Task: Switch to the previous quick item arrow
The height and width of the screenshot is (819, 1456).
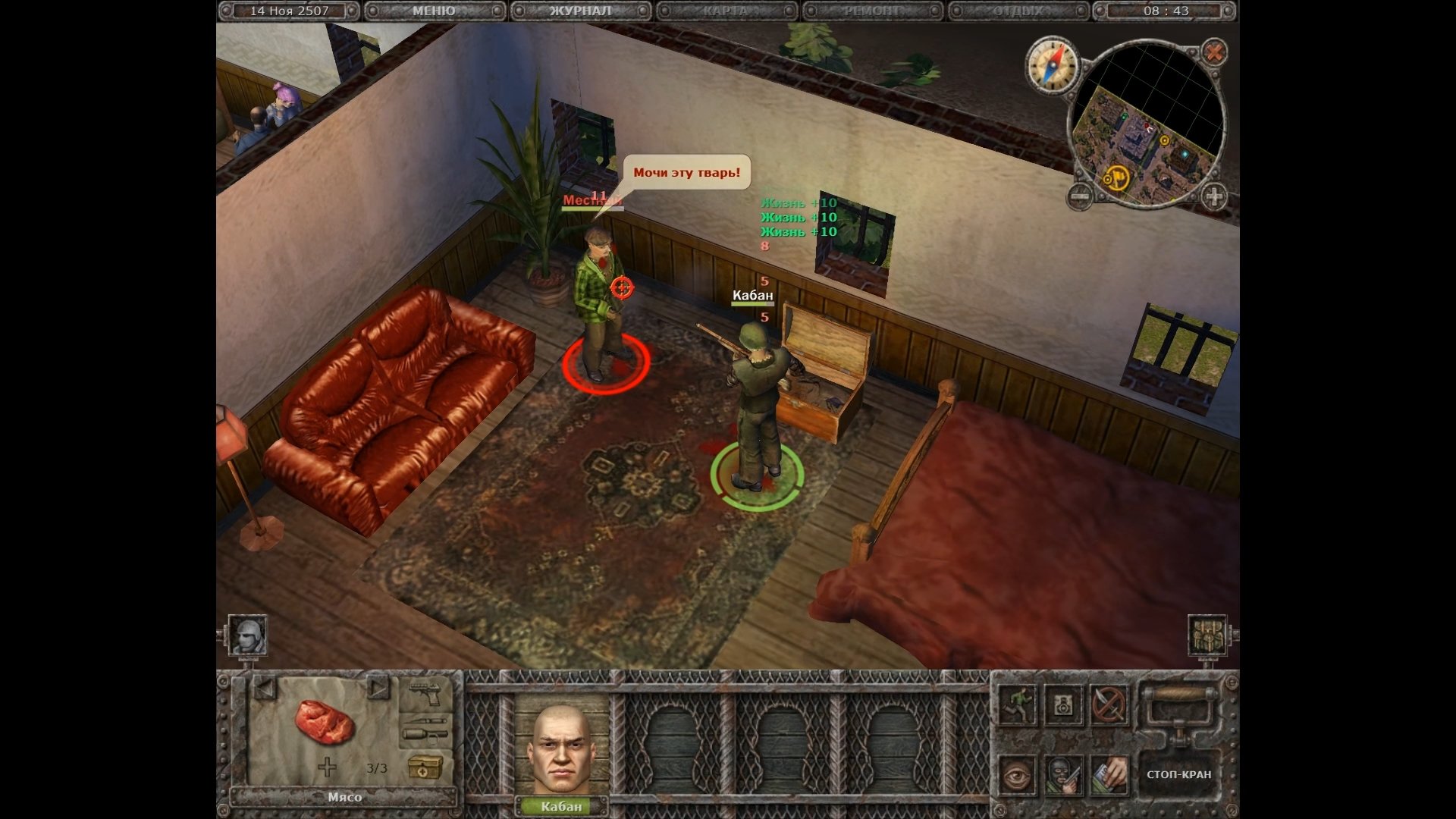Action: [263, 689]
